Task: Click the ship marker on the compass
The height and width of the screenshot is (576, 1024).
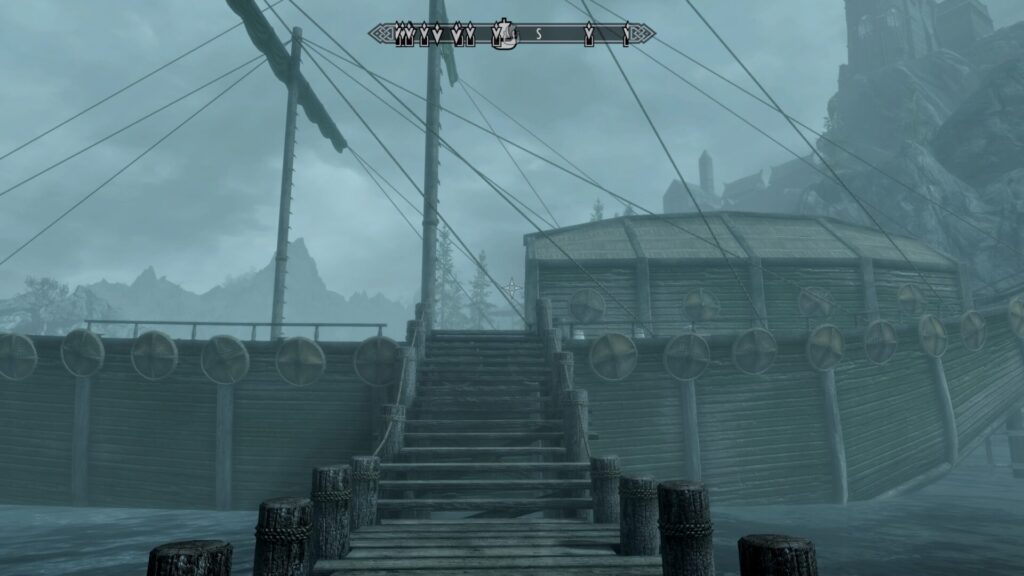Action: [x=506, y=35]
